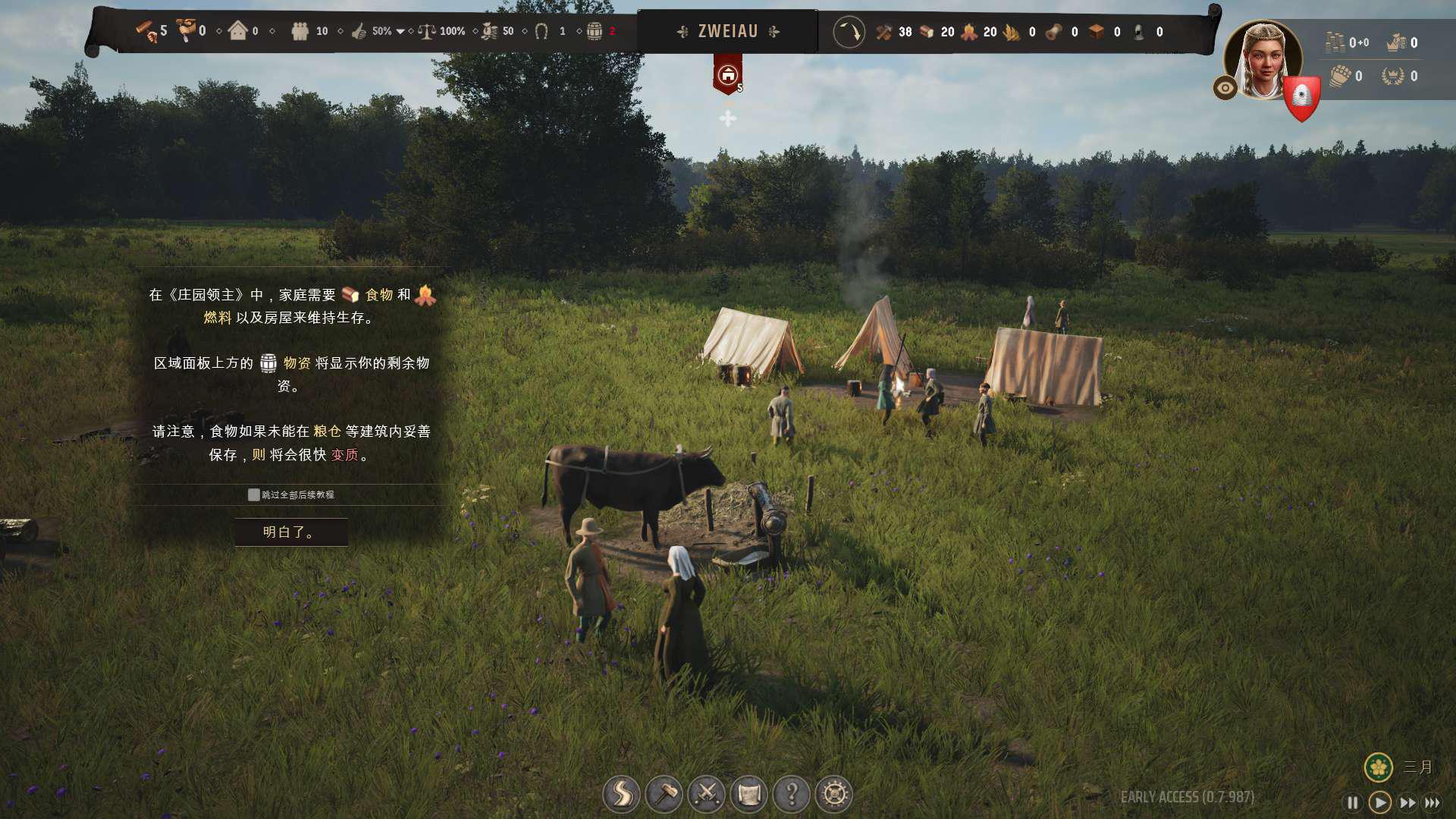Open the circular arrow resource cycle button
The image size is (1456, 819).
[x=849, y=33]
